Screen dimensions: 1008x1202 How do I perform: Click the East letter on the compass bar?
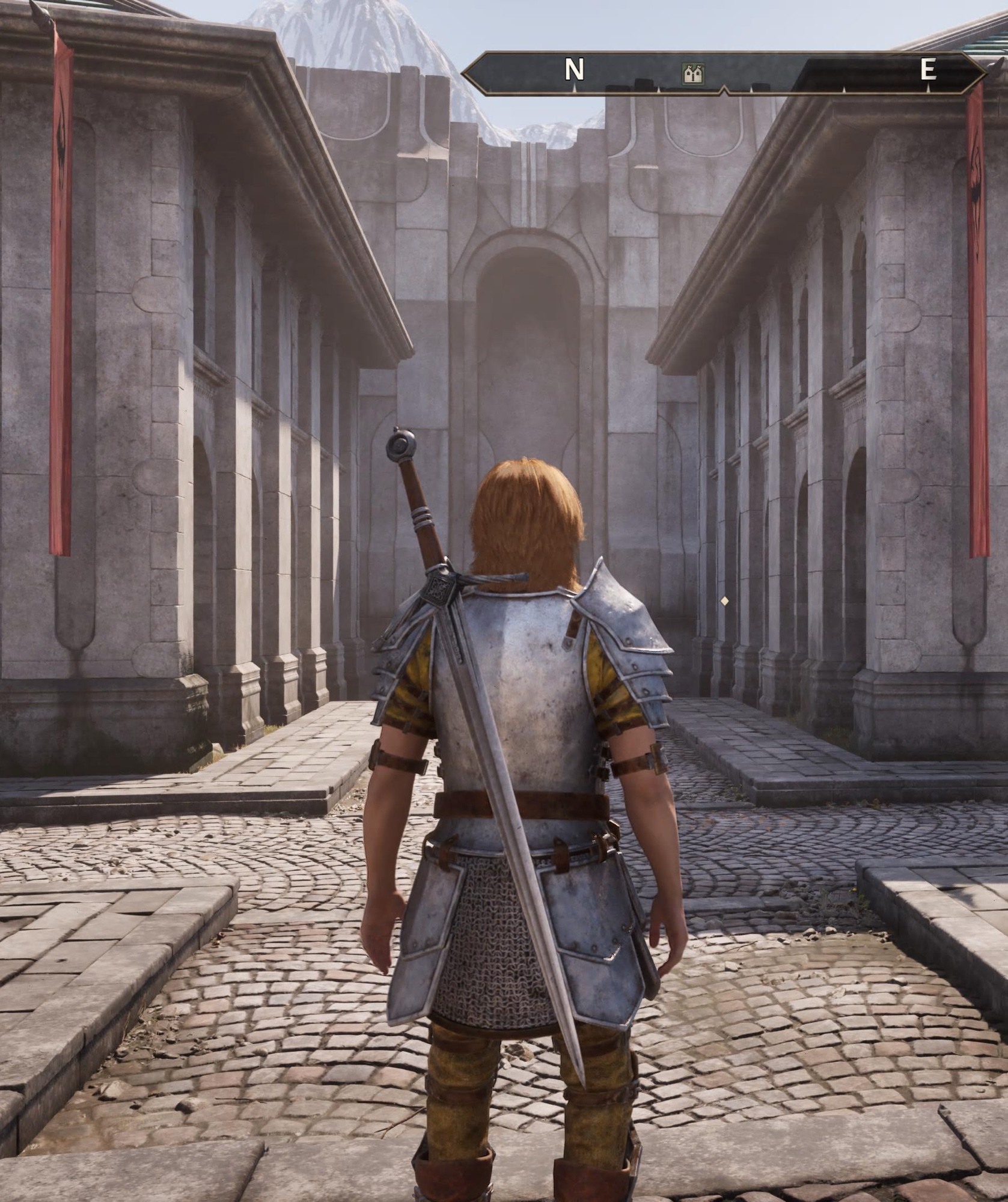tap(927, 70)
